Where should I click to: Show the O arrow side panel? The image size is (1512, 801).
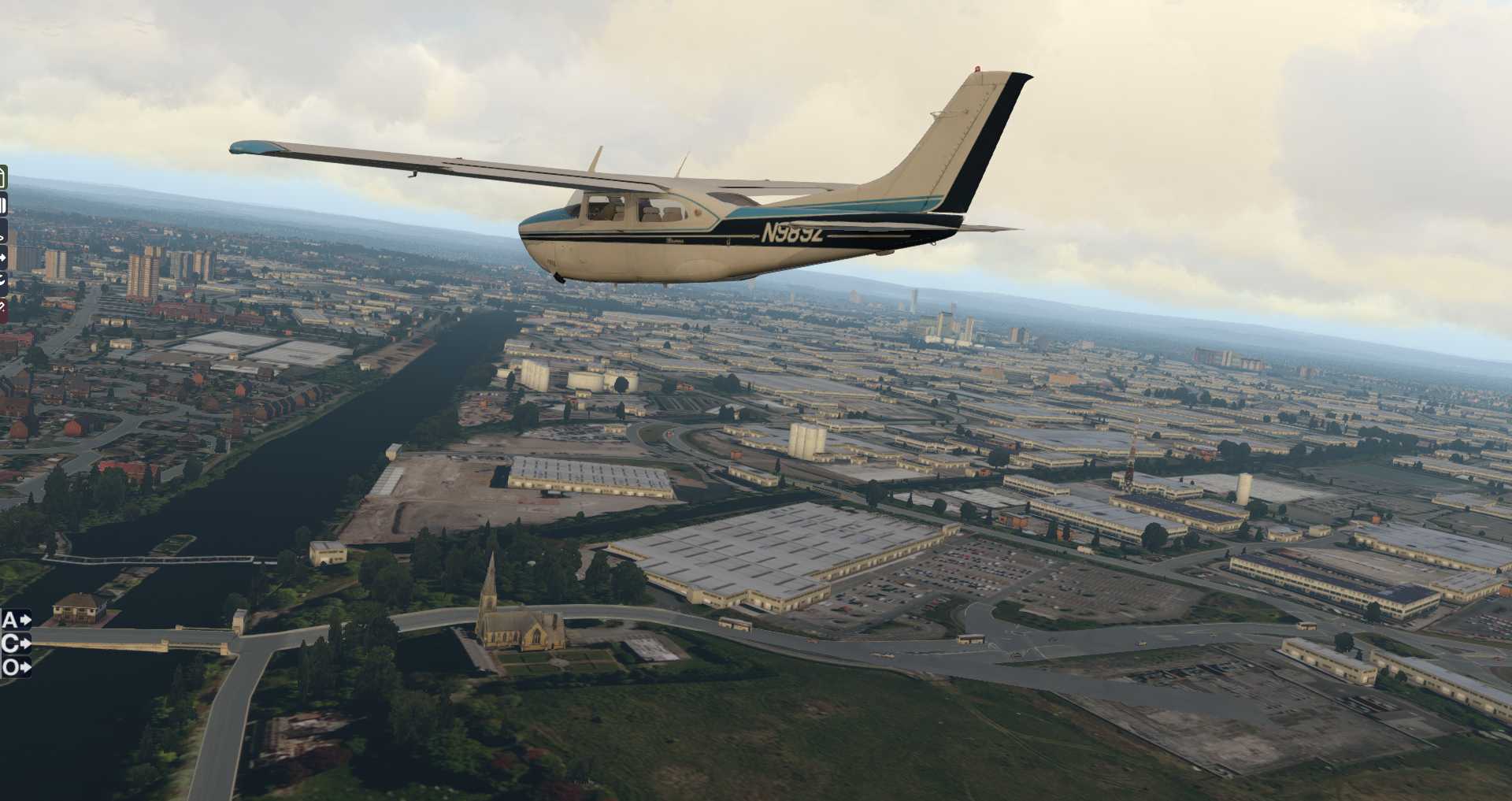pyautogui.click(x=16, y=668)
